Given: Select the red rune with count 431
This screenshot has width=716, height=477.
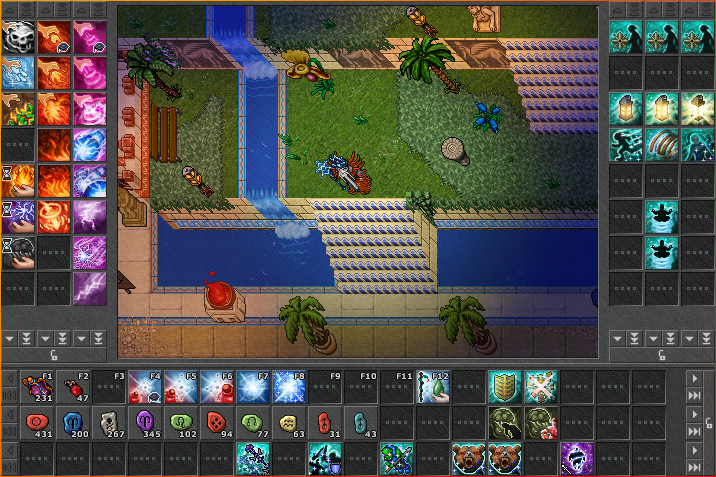Looking at the screenshot, I should pyautogui.click(x=39, y=424).
